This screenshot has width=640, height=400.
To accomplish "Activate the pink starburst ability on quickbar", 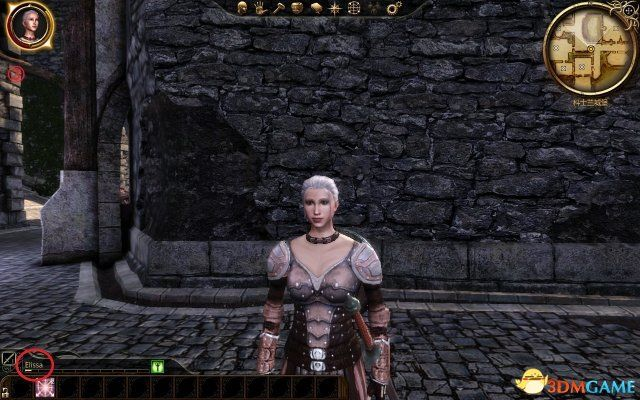I will coord(44,388).
